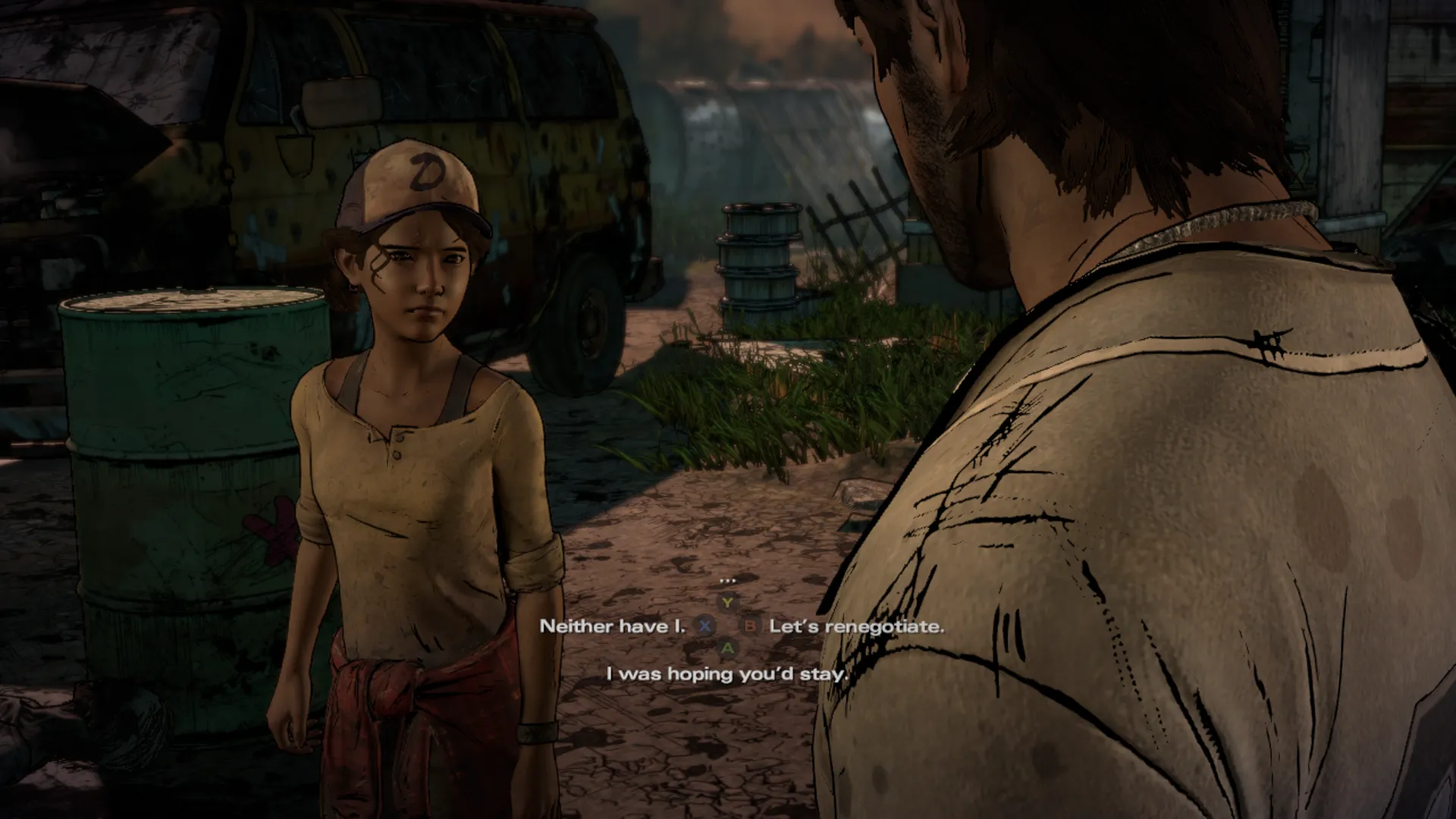Viewport: 1456px width, 819px height.
Task: Pick "I was hoping you'd stay." response
Action: point(726,673)
